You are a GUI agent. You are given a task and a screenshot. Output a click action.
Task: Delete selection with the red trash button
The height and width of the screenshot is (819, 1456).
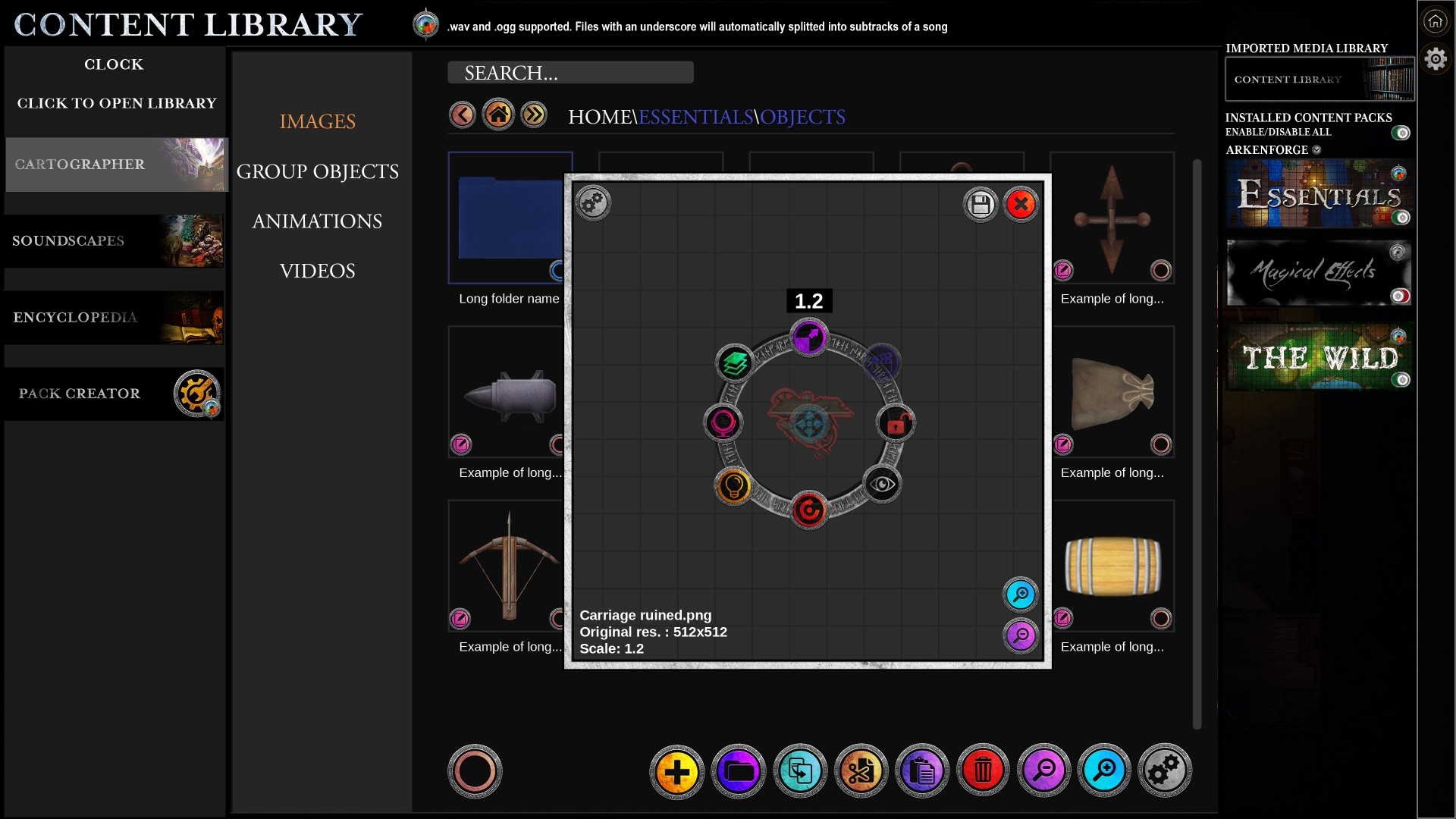[x=983, y=772]
